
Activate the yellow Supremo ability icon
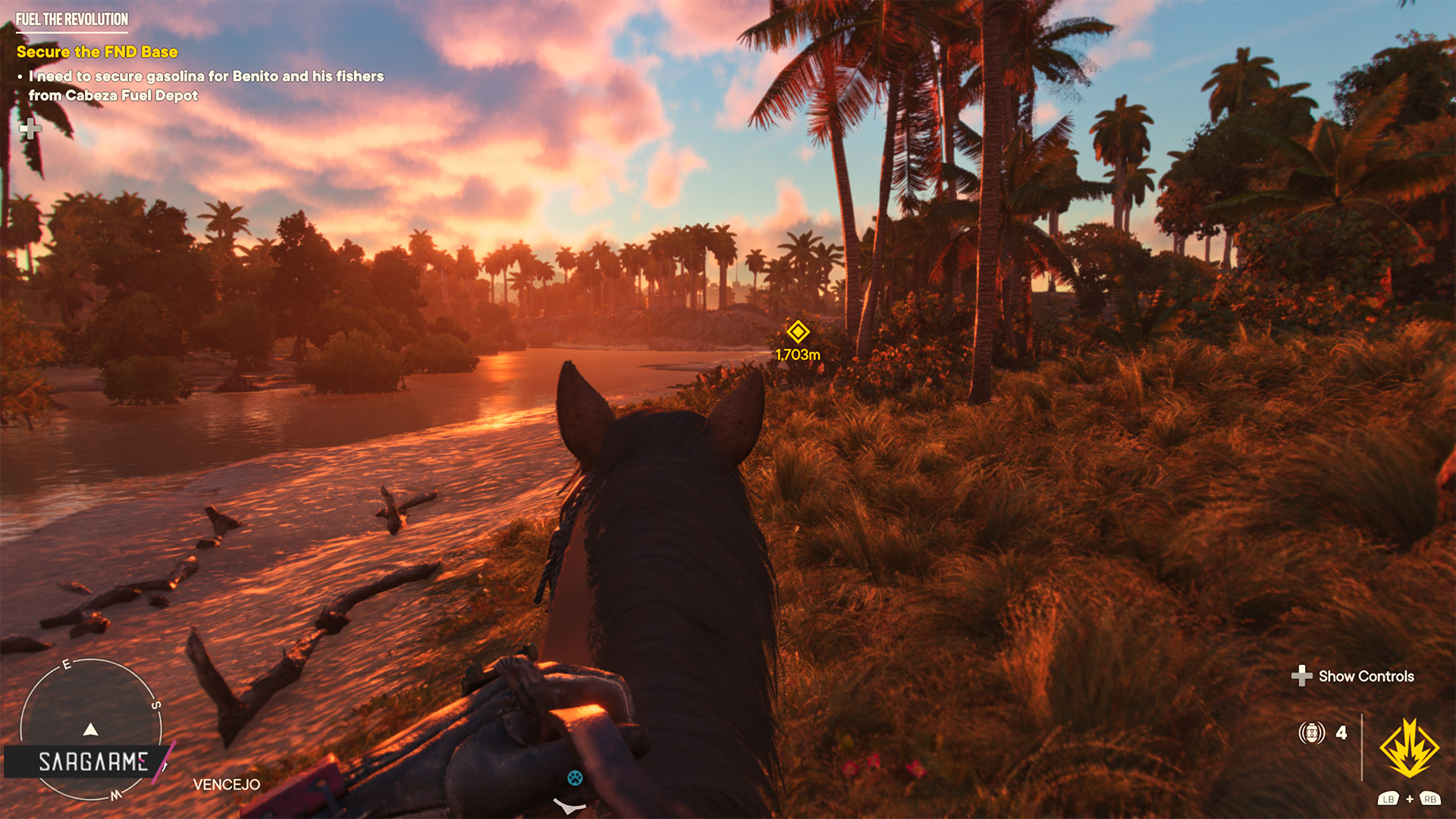pos(1409,748)
